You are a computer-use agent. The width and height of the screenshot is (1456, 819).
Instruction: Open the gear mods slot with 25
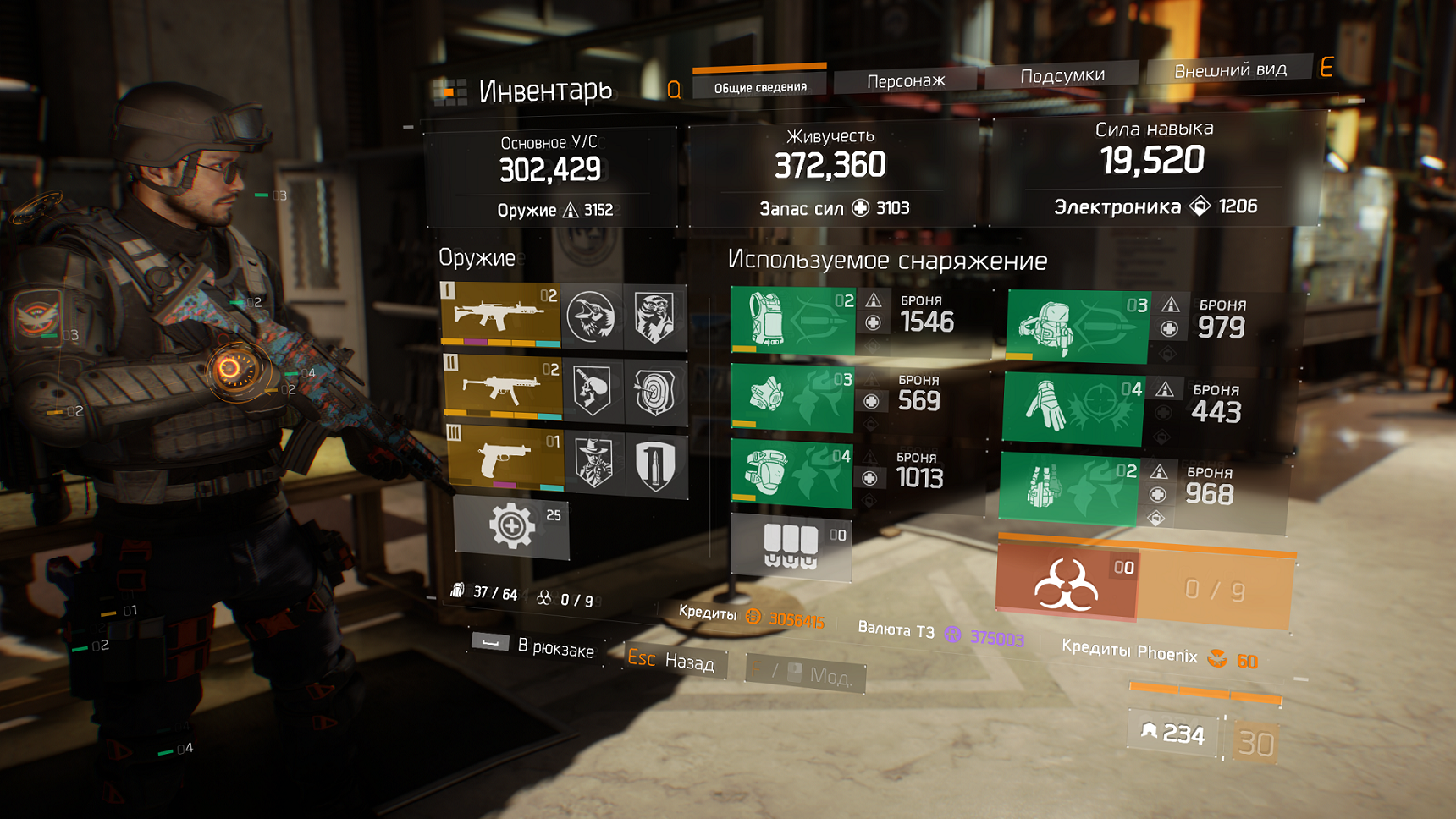click(x=511, y=527)
